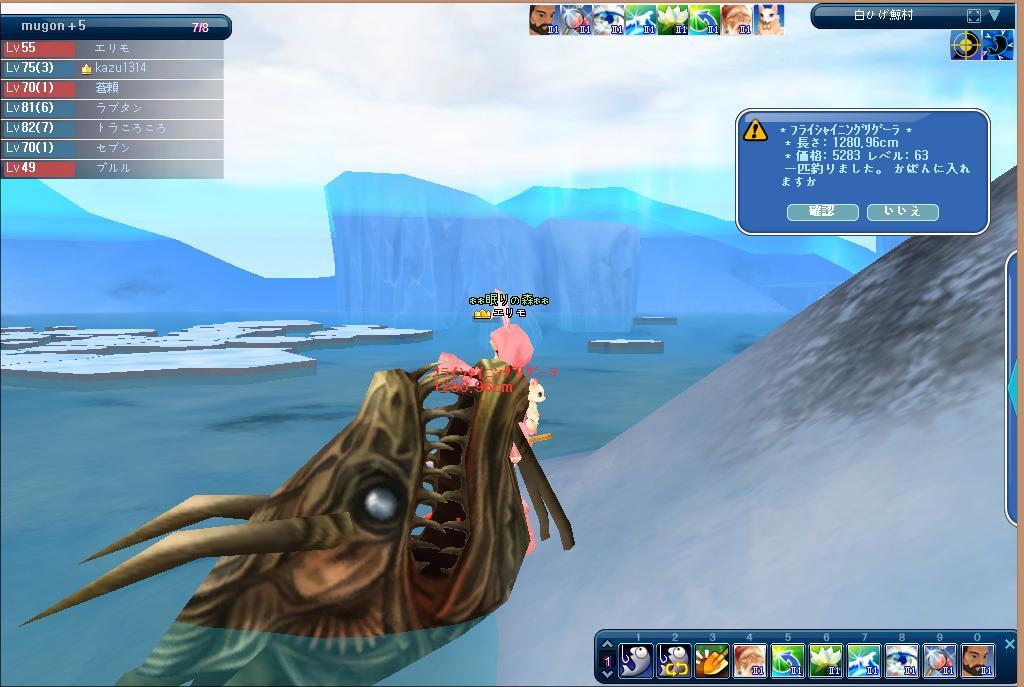Click the yellow crosshair target icon

coord(965,45)
